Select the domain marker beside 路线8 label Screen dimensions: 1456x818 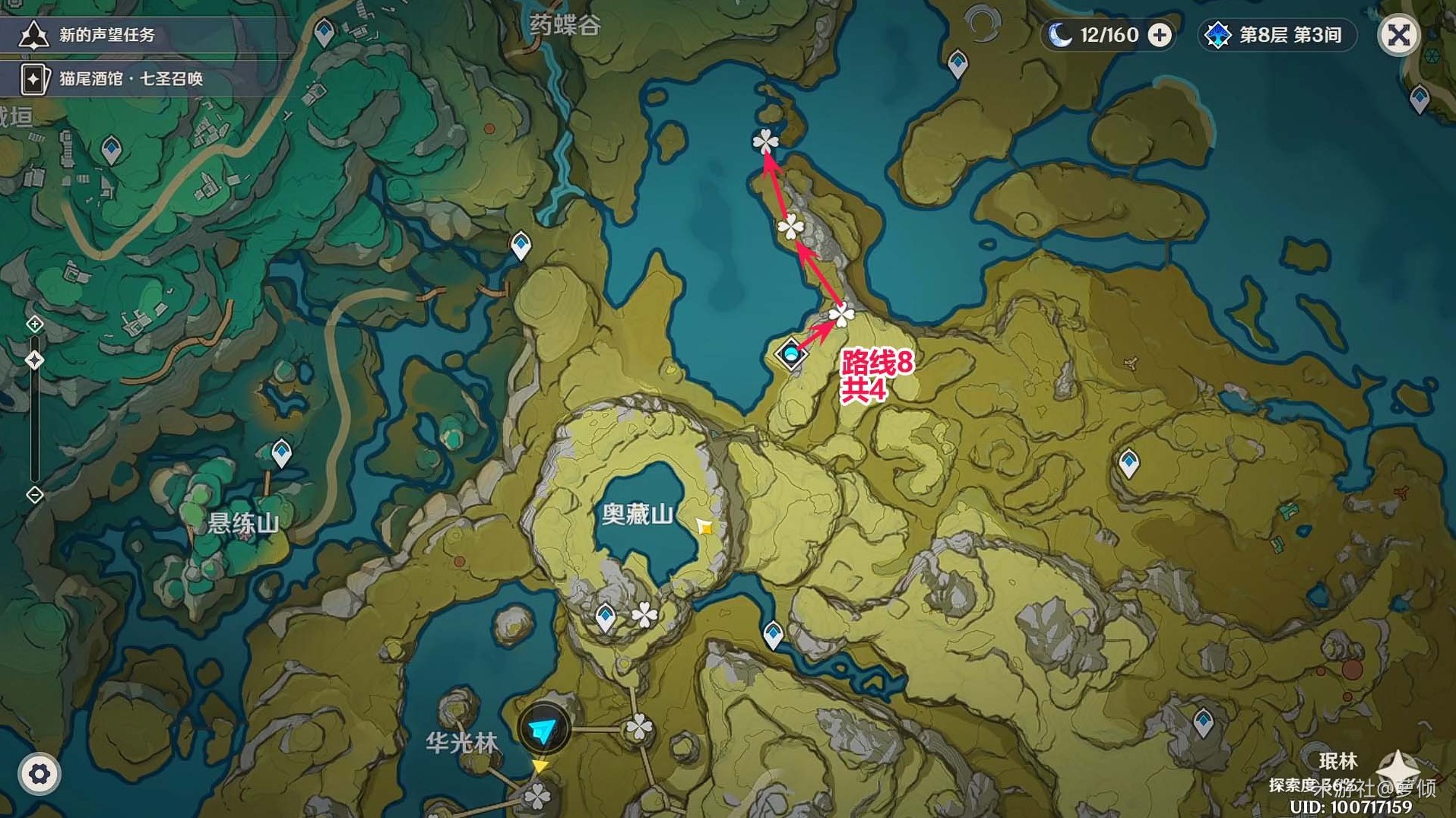(x=791, y=354)
